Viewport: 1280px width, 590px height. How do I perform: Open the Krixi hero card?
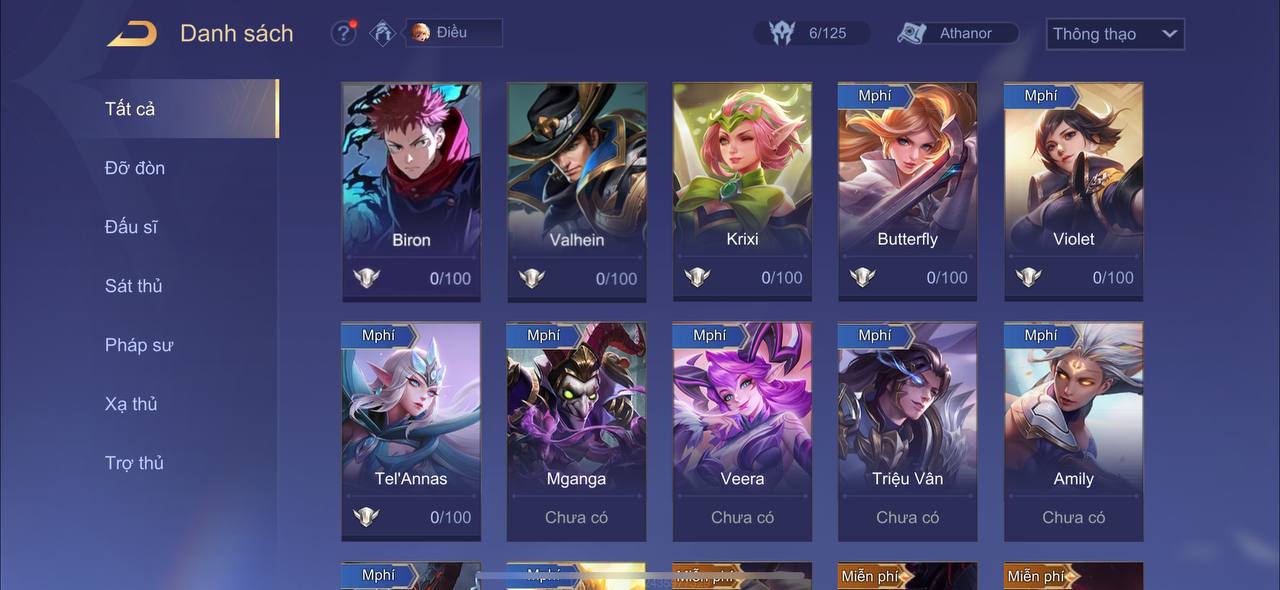[x=742, y=190]
